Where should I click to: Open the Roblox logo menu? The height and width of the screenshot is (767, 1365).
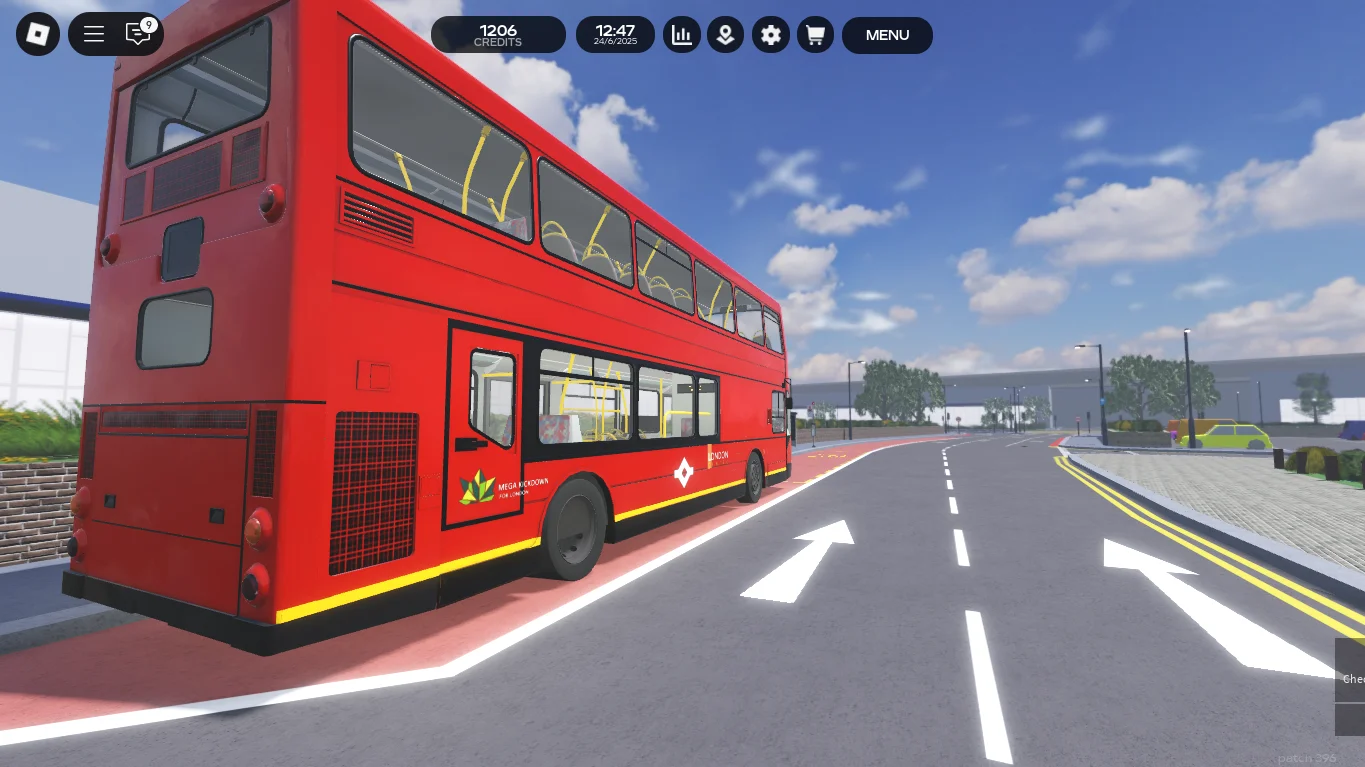pyautogui.click(x=38, y=35)
